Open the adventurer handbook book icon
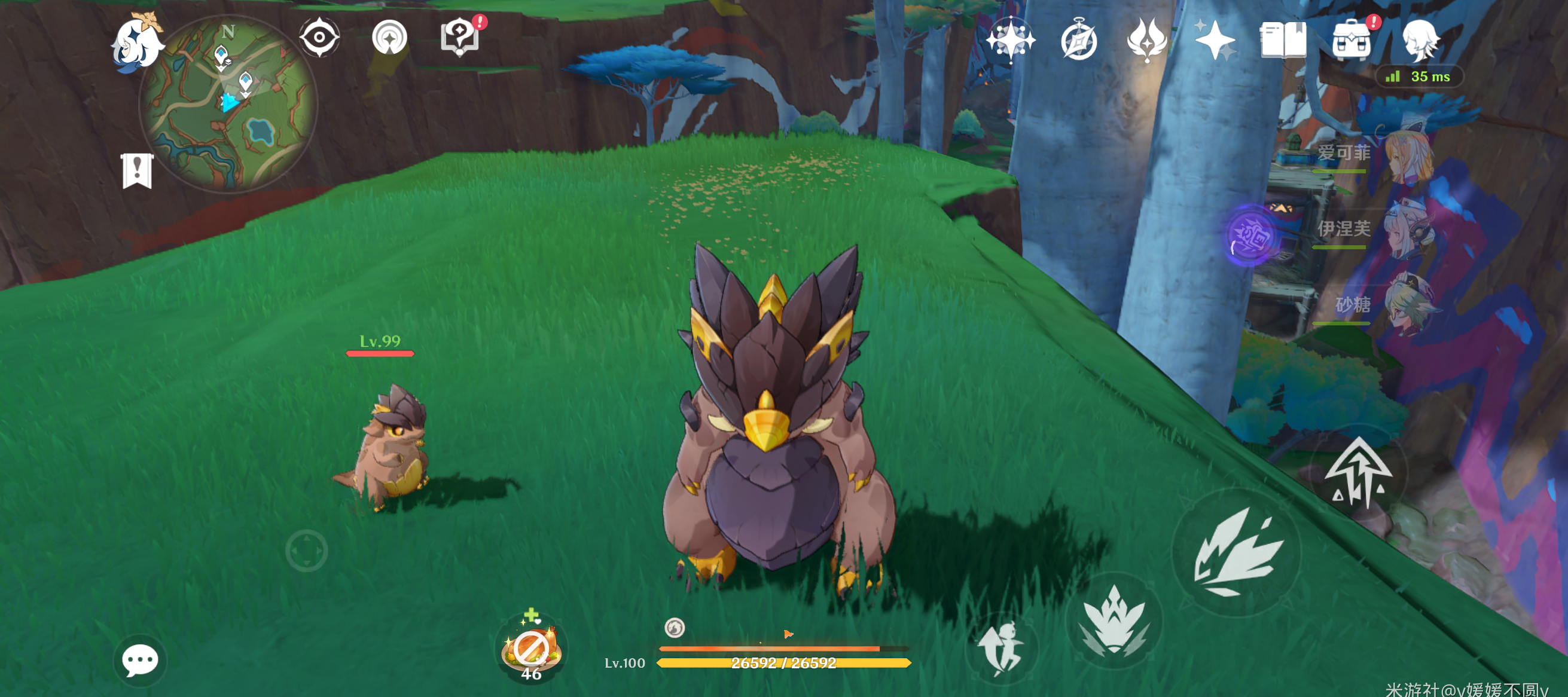This screenshot has height=697, width=1568. pos(1283,40)
